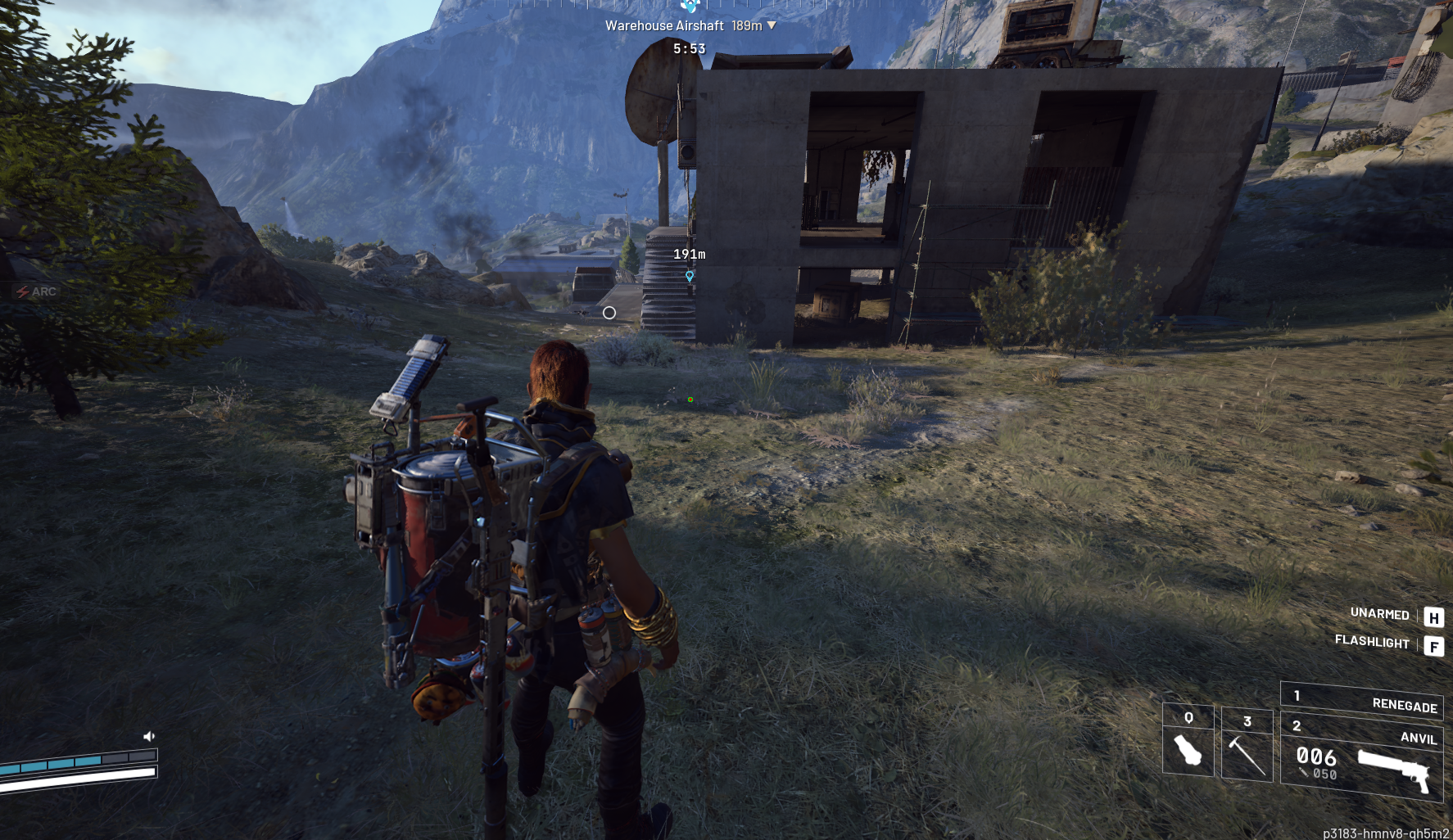
Task: Select the pickaxe tool slot
Action: (x=1247, y=745)
